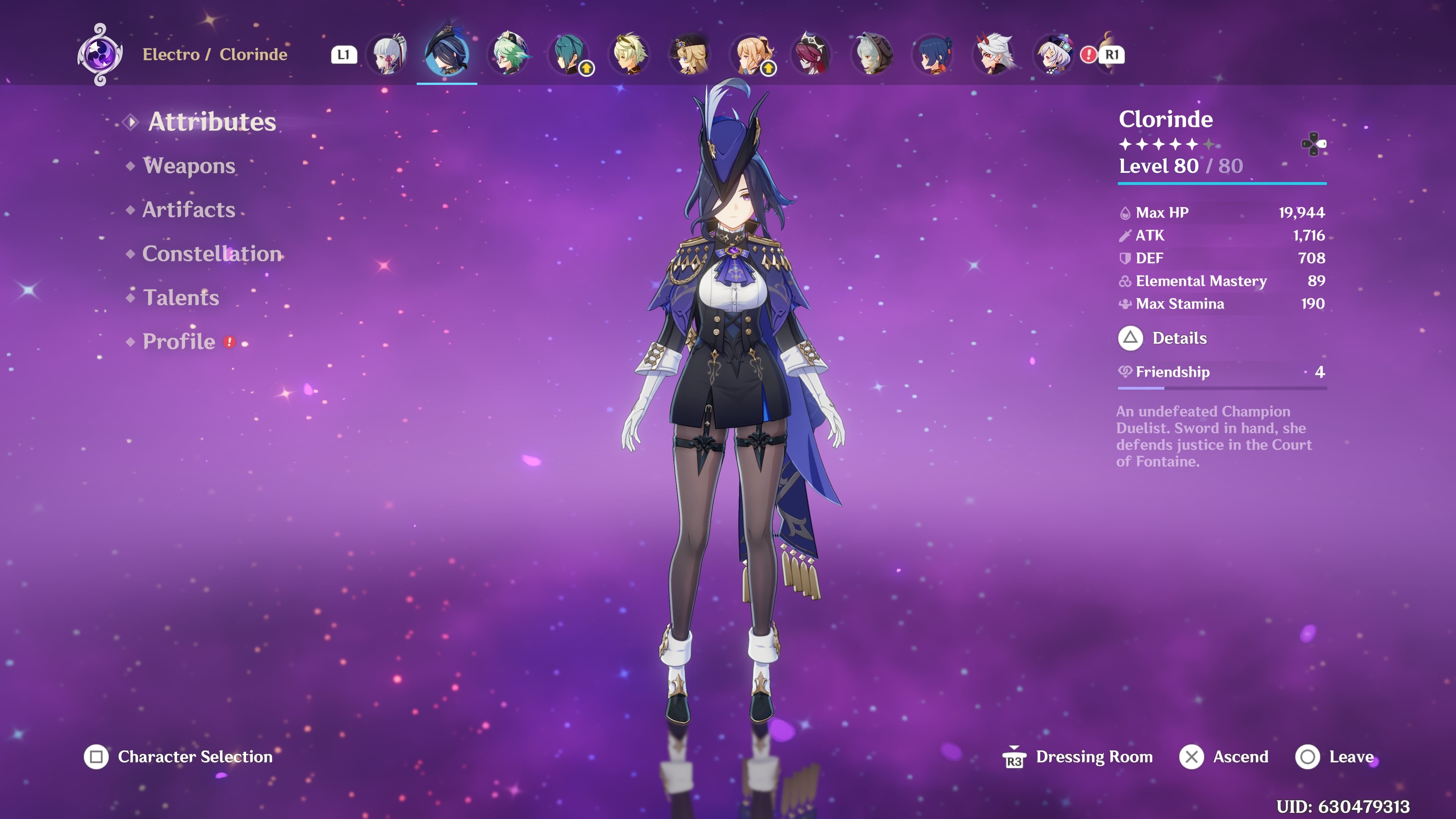The height and width of the screenshot is (819, 1456).
Task: Select Clorinde's highlighted portrait
Action: 447,55
